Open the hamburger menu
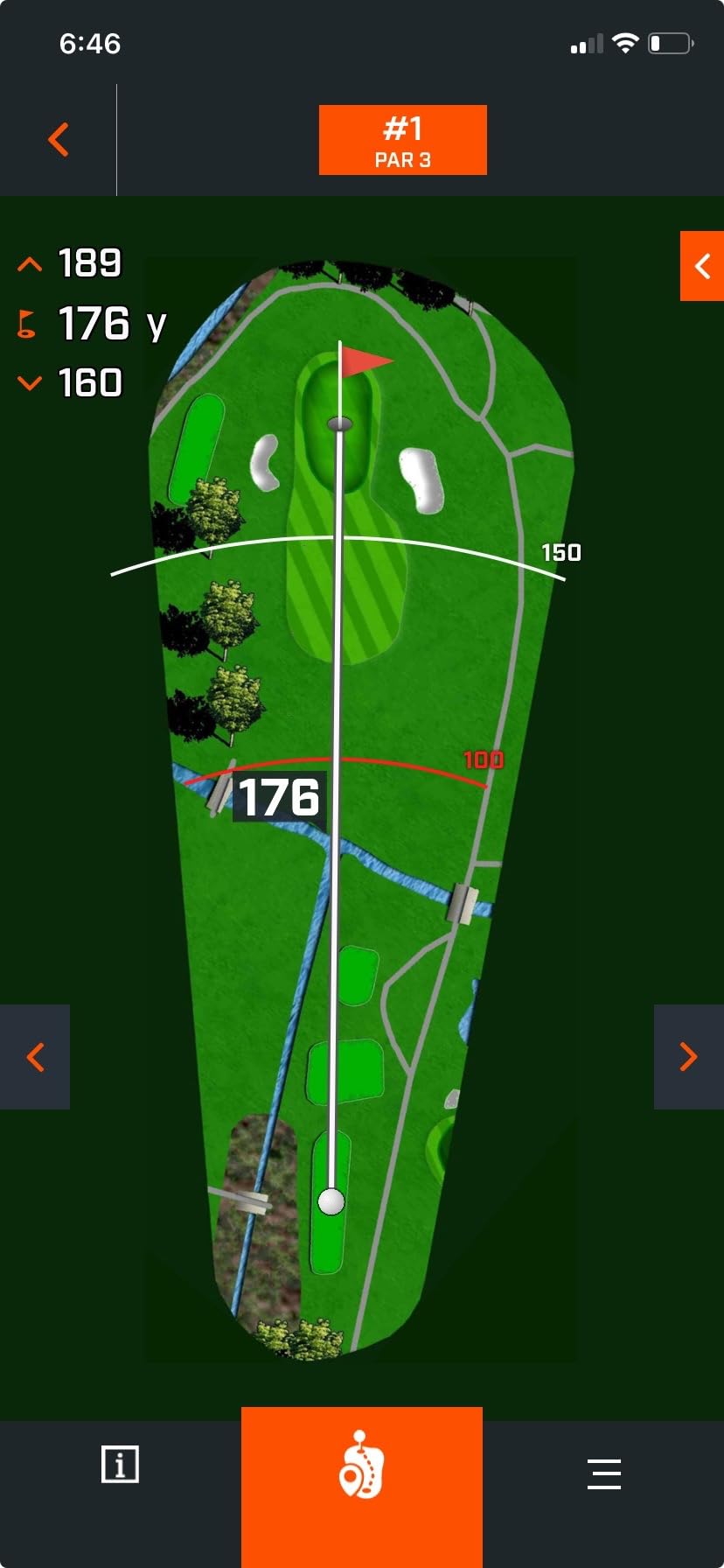 coord(604,1473)
